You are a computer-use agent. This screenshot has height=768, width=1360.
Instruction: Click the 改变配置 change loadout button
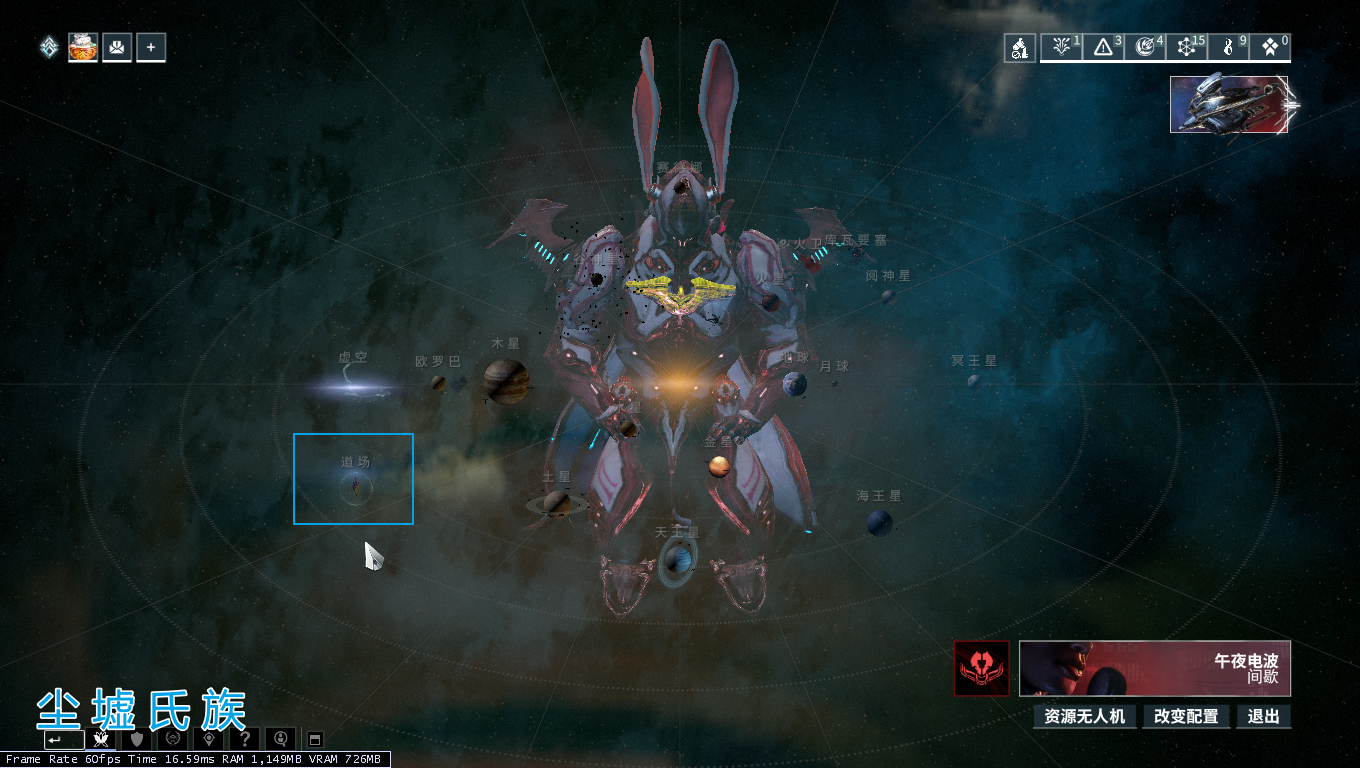coord(1186,716)
